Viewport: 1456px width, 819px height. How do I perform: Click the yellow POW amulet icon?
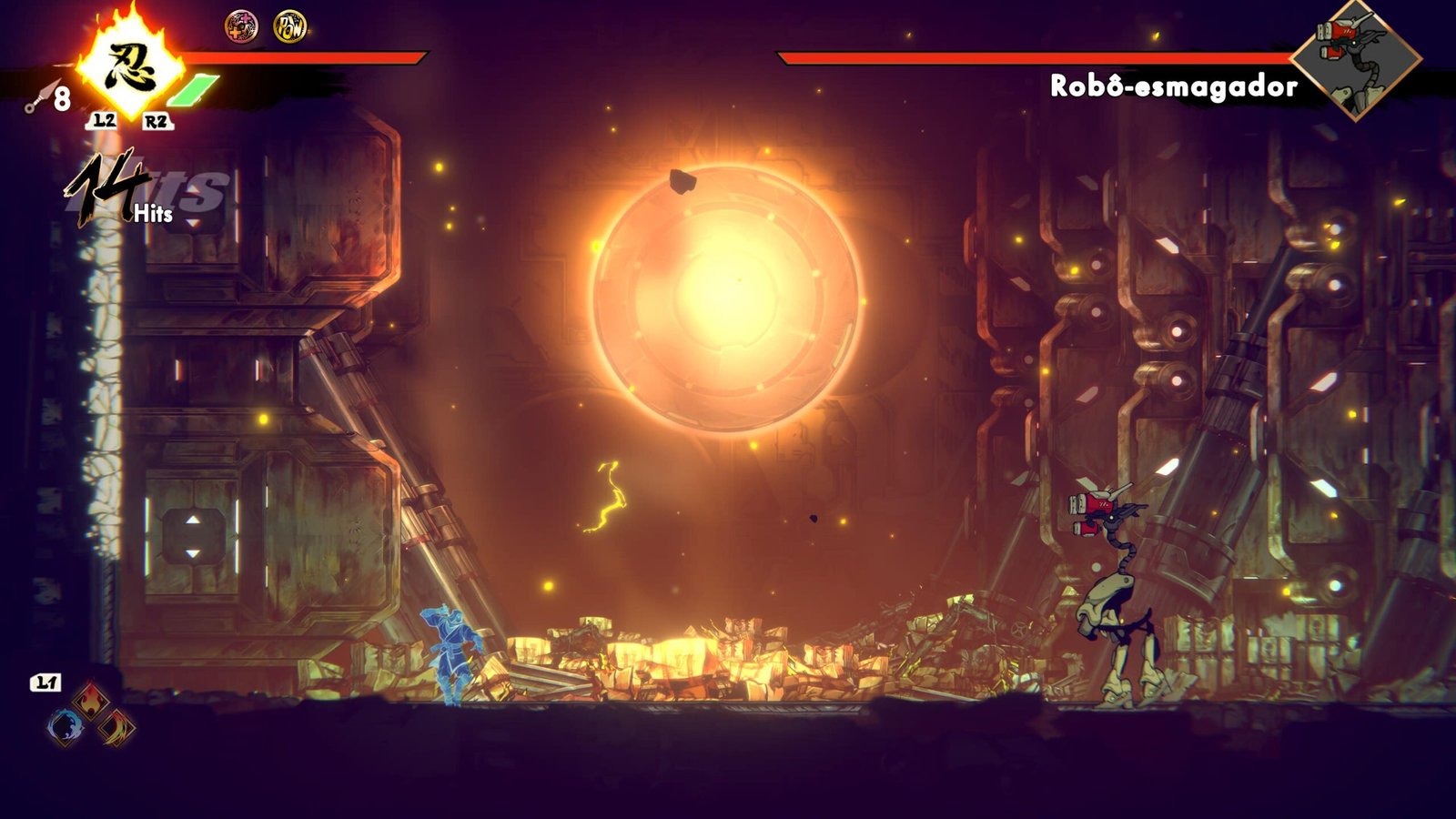[x=289, y=26]
